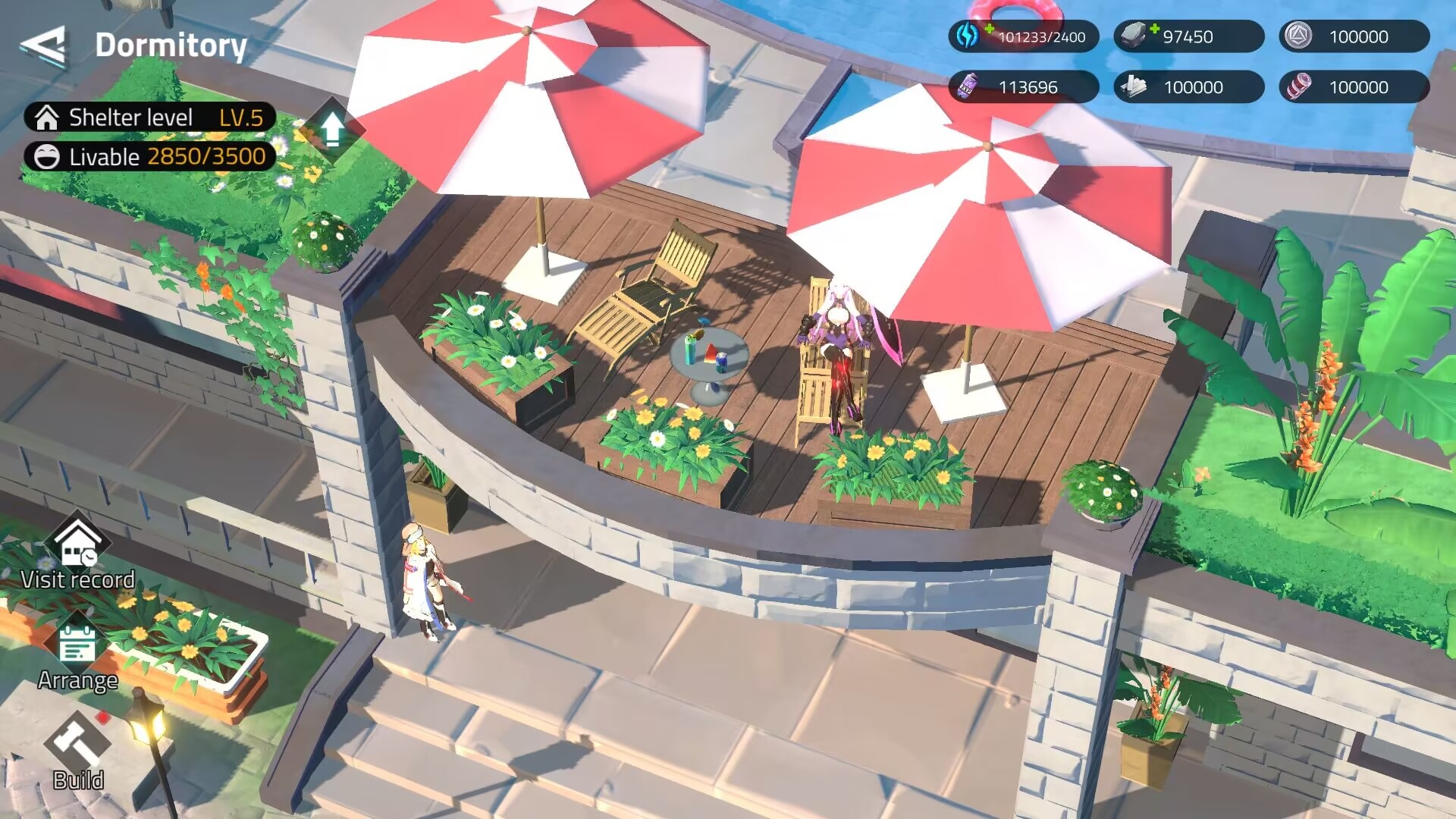Open the Visit record menu
1456x819 pixels.
pos(77,552)
